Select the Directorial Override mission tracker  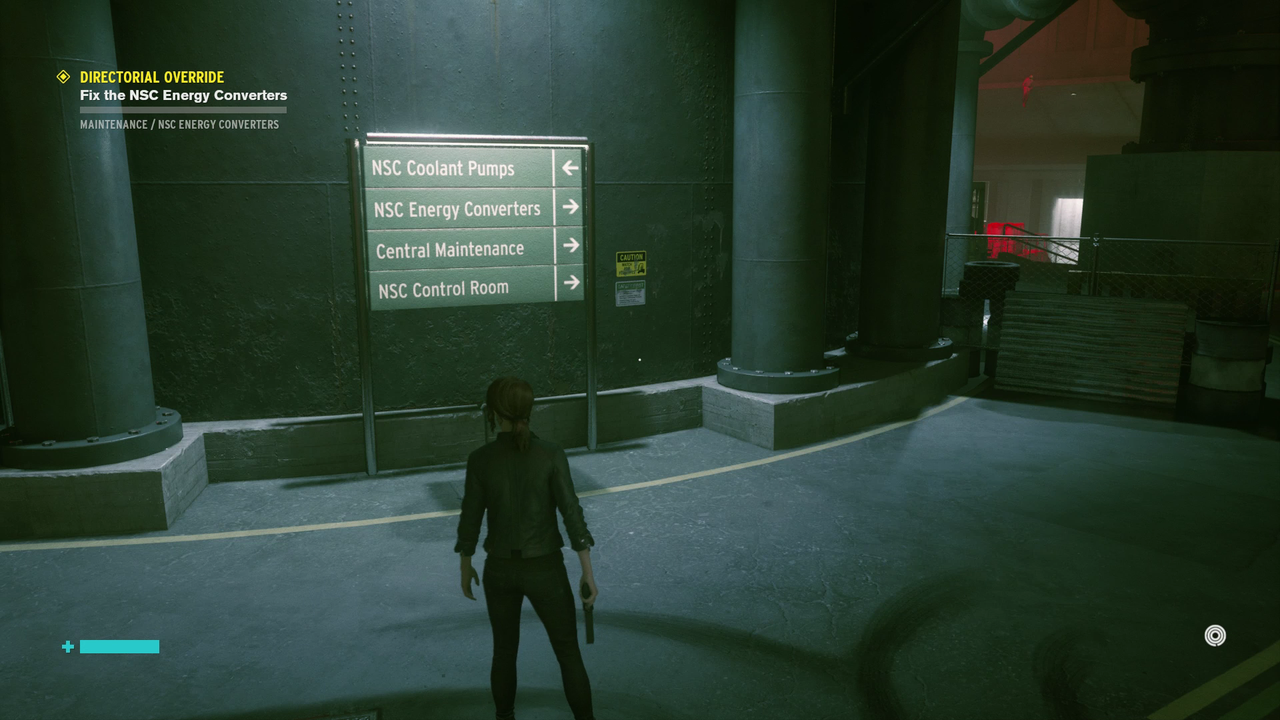pyautogui.click(x=152, y=77)
